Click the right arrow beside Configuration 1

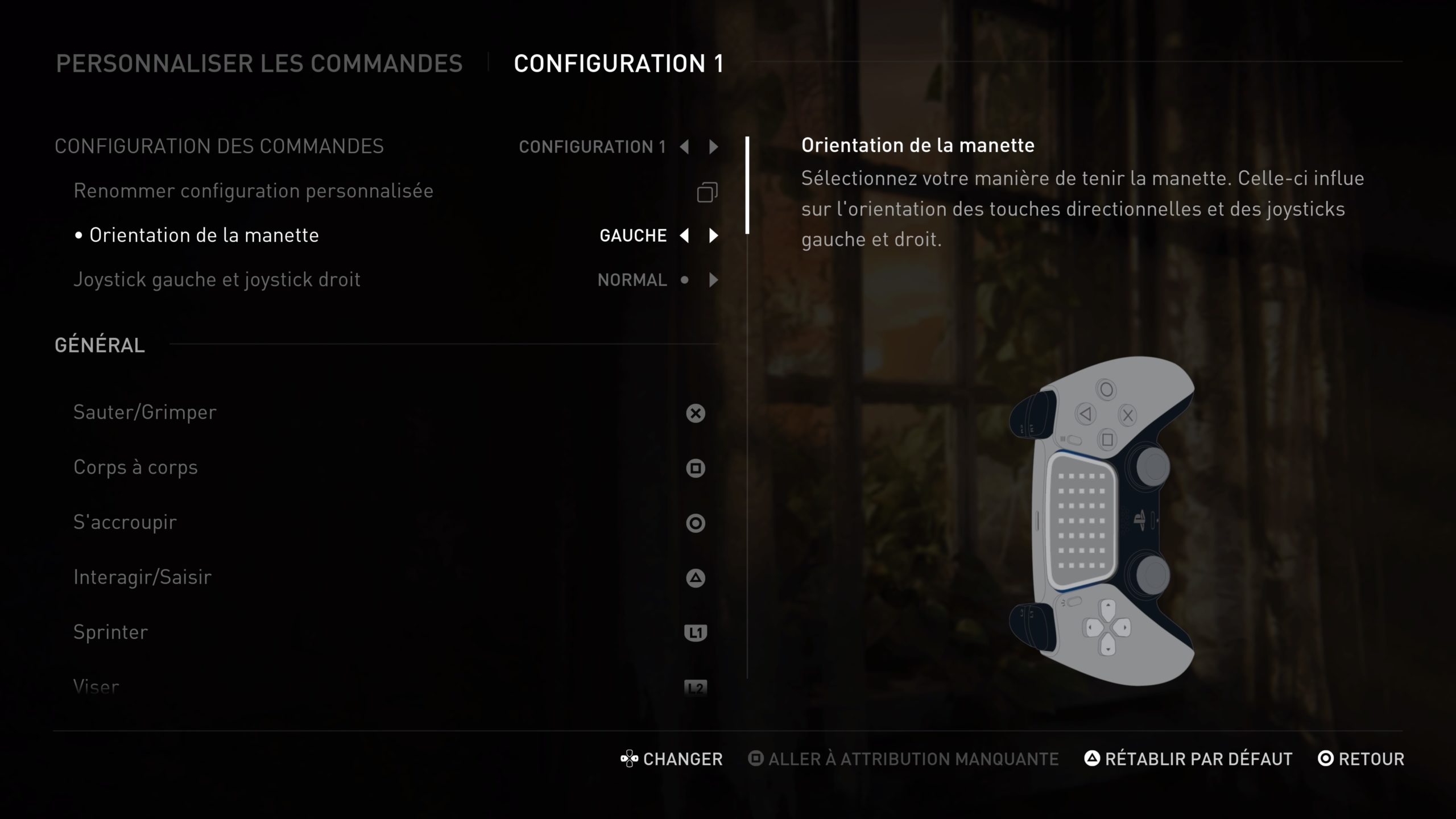(713, 147)
